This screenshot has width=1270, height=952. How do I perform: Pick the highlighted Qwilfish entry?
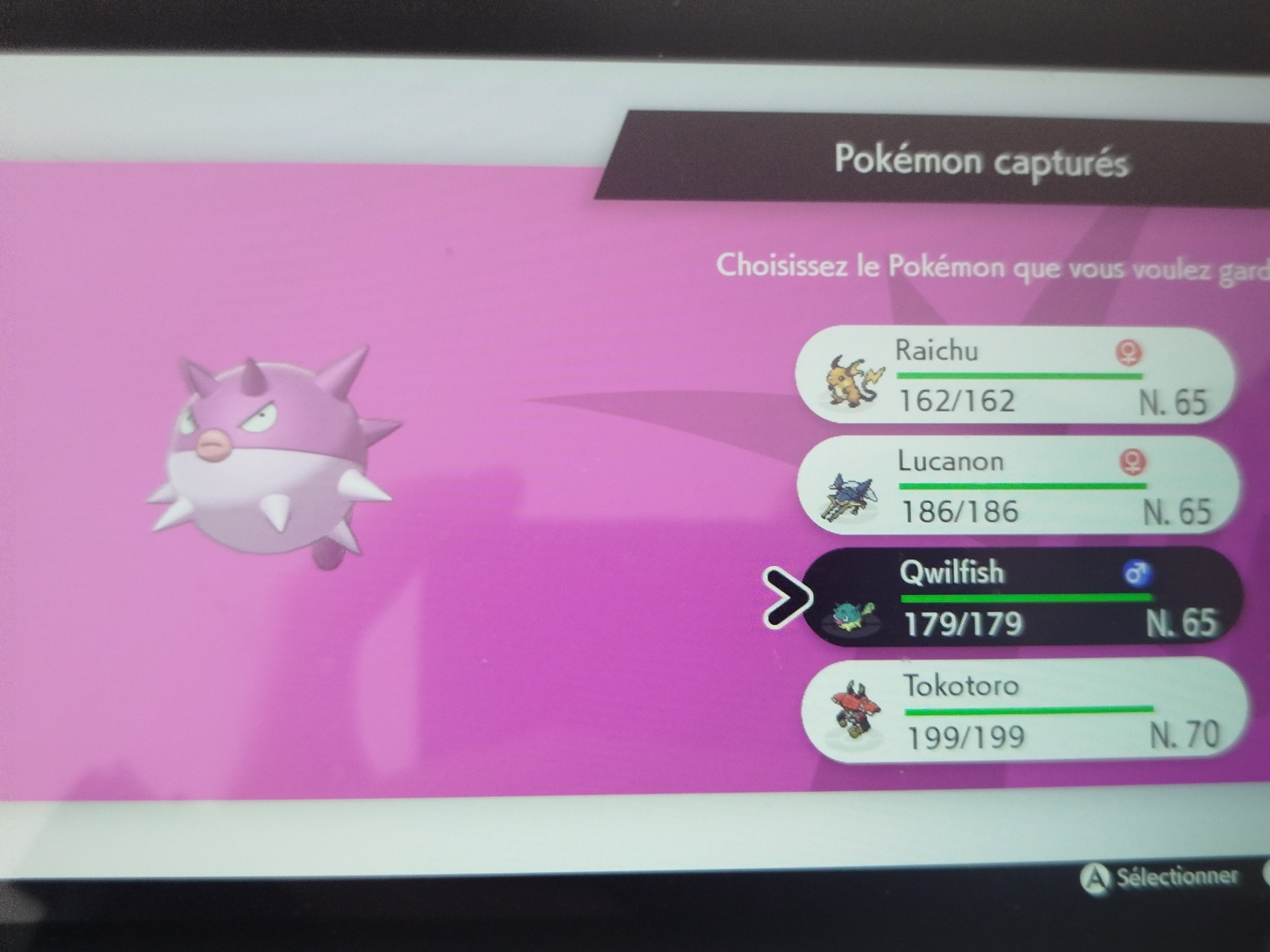(x=1020, y=598)
